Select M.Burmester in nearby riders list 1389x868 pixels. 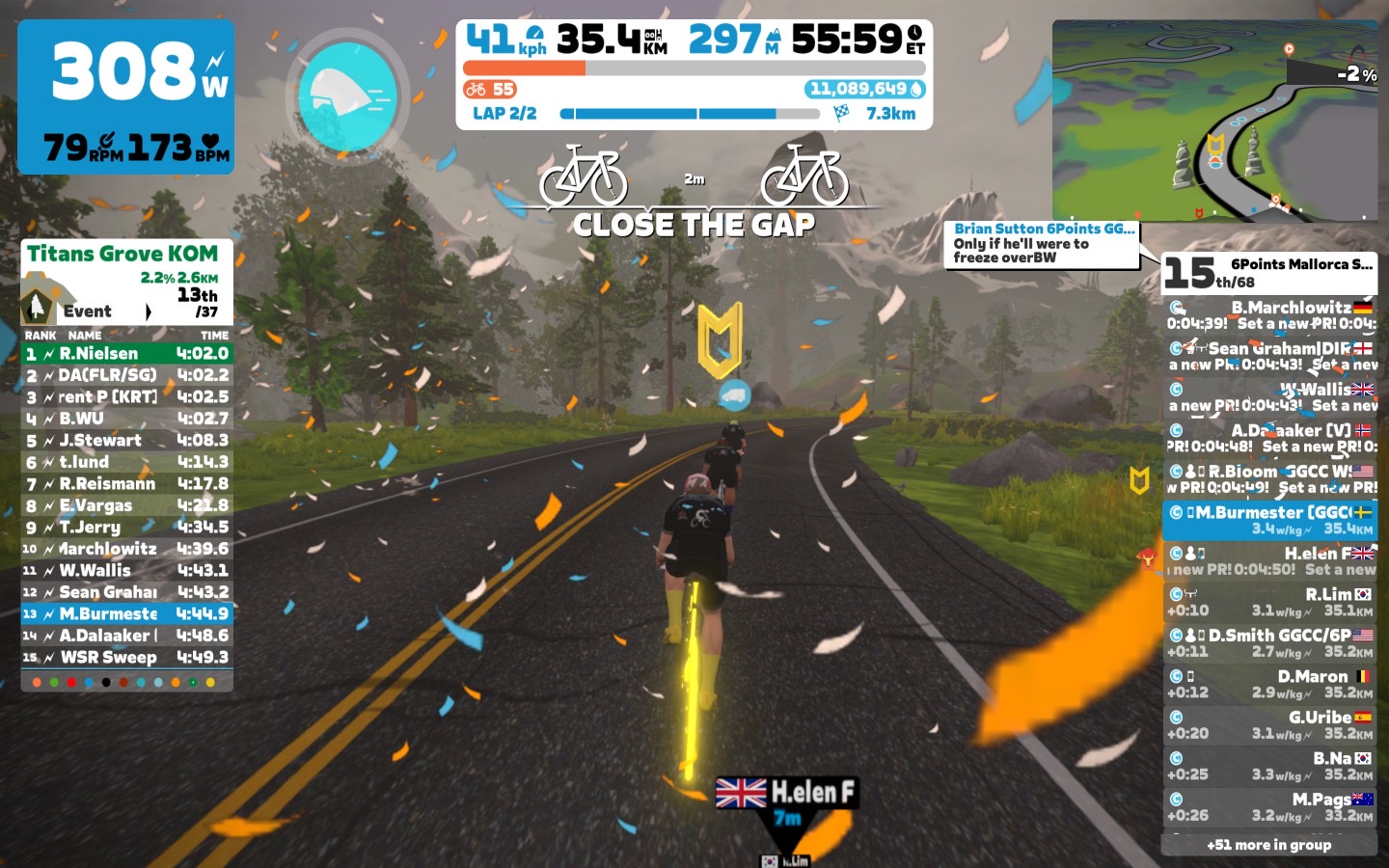[x=1269, y=520]
